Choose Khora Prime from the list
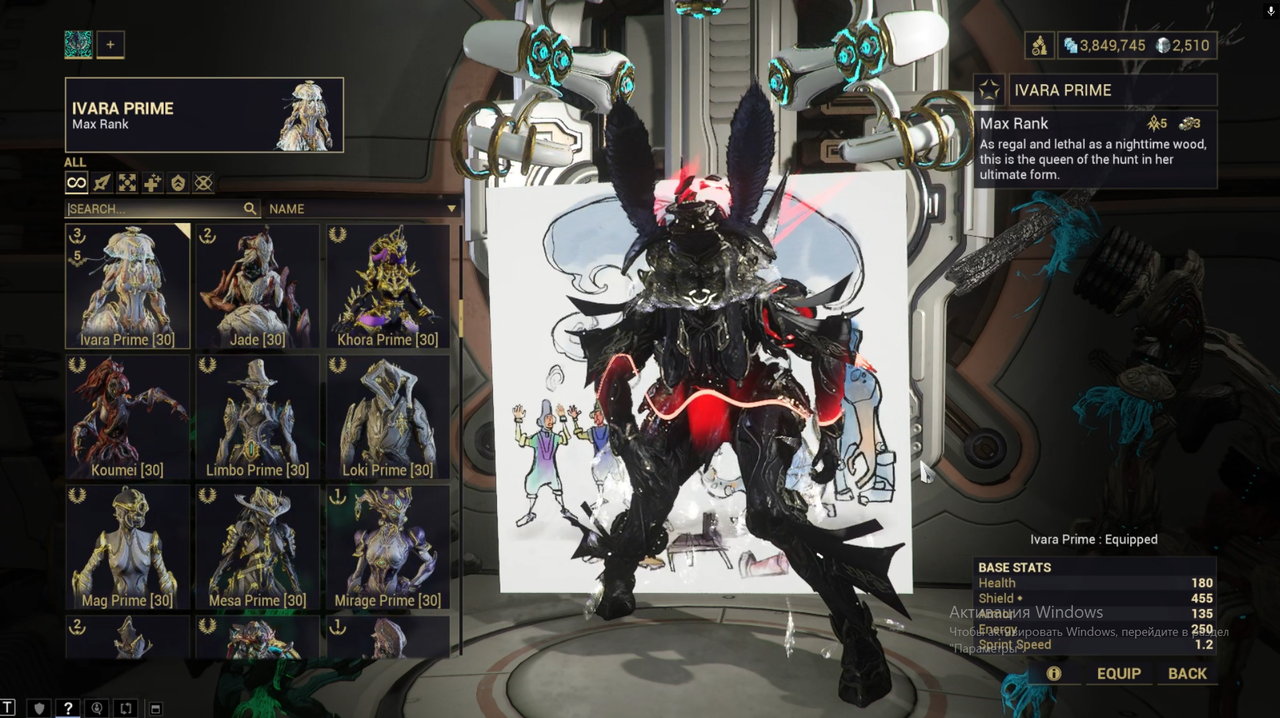This screenshot has height=718, width=1280. pos(388,285)
